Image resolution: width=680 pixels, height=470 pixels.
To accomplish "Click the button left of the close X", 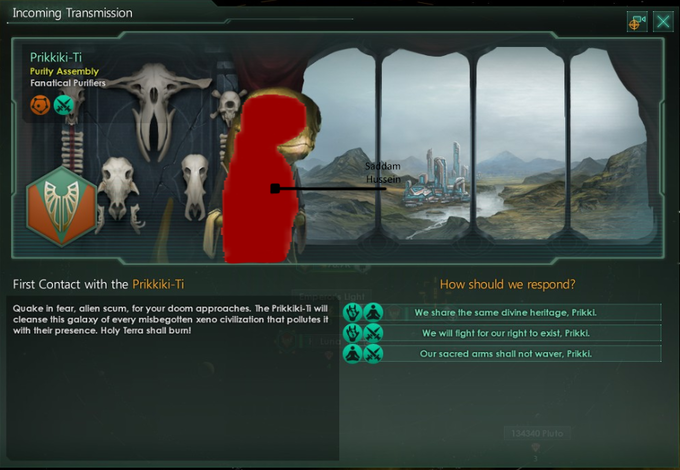I will 637,21.
